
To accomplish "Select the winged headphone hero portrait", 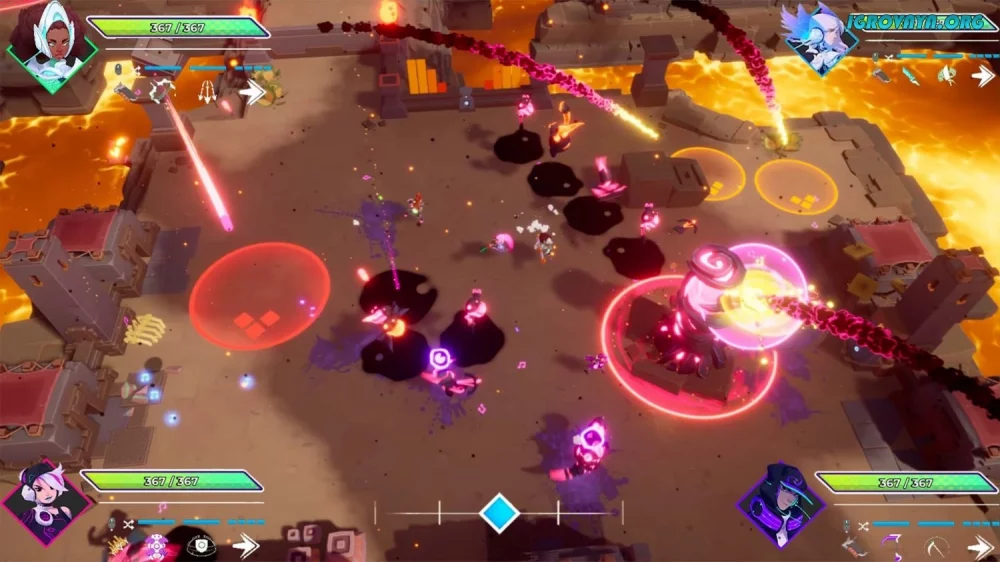I will (x=819, y=40).
